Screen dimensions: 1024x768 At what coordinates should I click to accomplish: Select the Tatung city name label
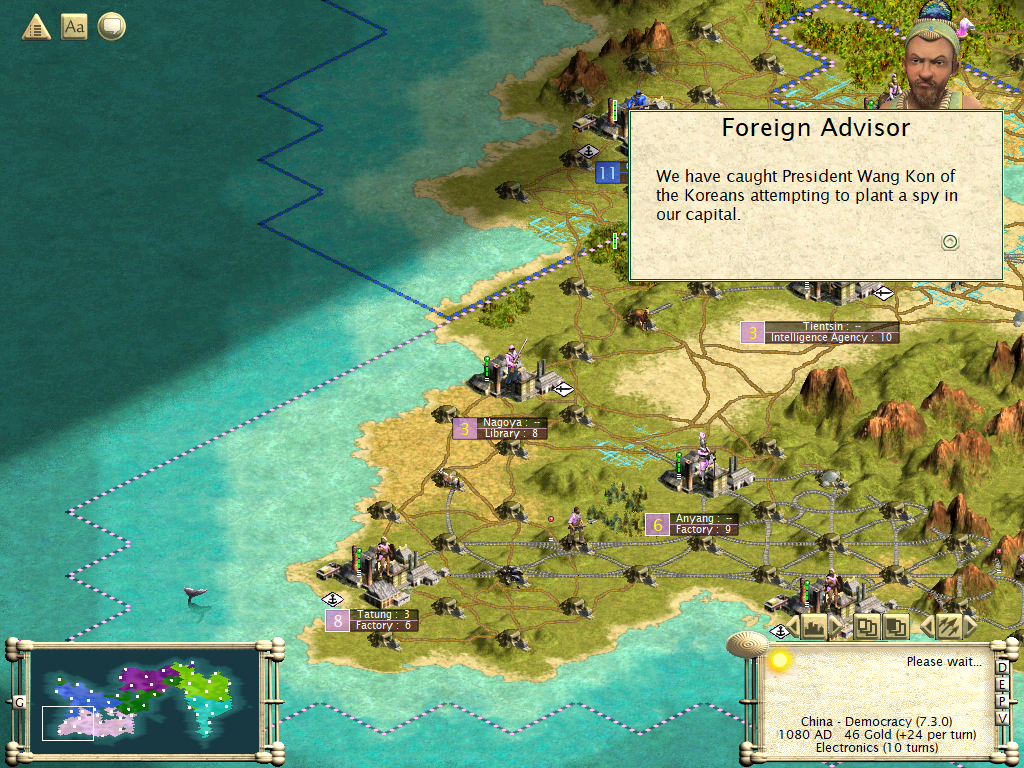pyautogui.click(x=385, y=614)
